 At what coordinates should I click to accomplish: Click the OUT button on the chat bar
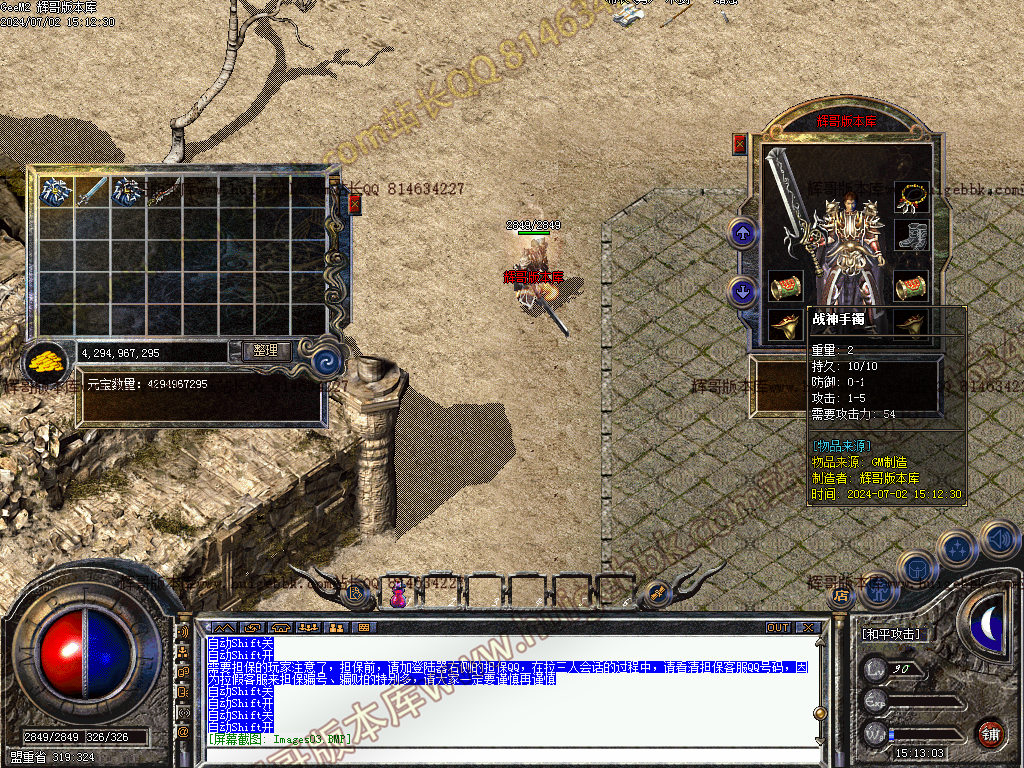pos(777,628)
